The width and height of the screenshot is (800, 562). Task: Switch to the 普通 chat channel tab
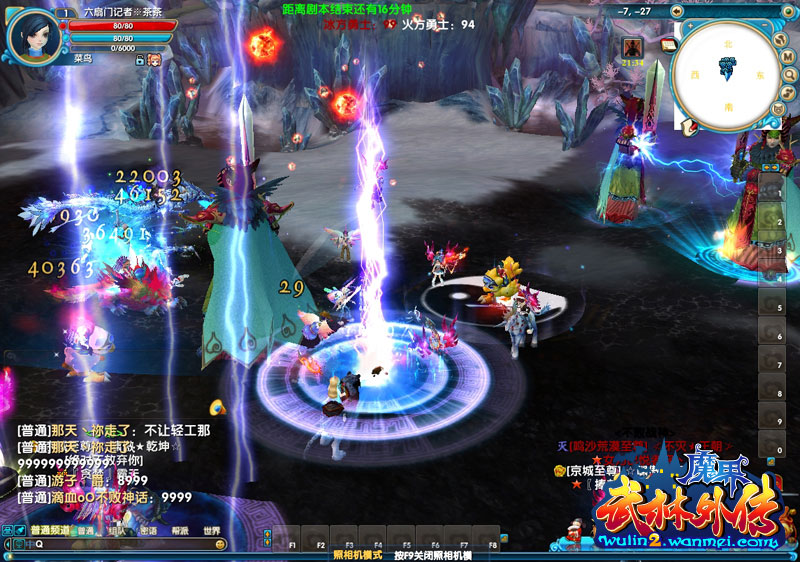[86, 531]
